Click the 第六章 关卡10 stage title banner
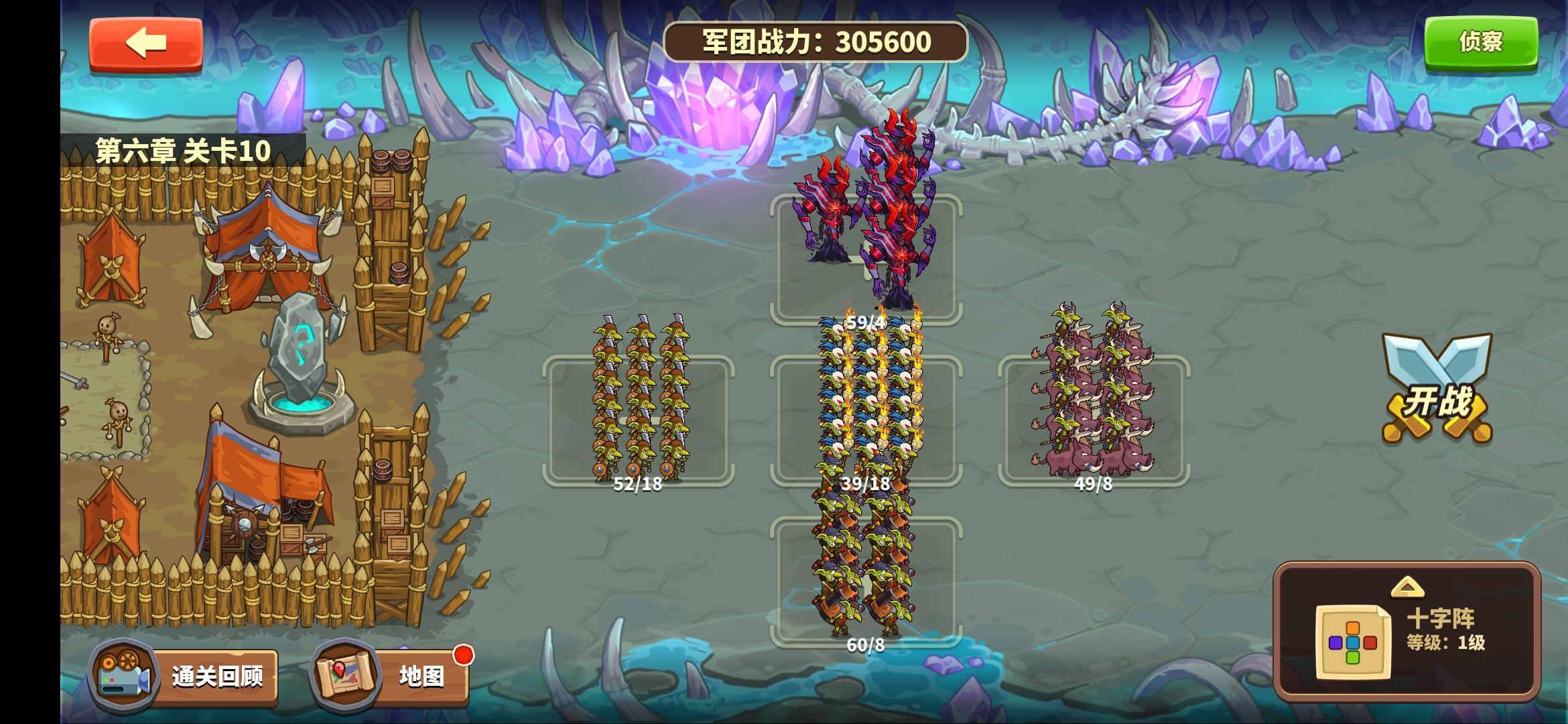This screenshot has height=724, width=1568. [182, 149]
